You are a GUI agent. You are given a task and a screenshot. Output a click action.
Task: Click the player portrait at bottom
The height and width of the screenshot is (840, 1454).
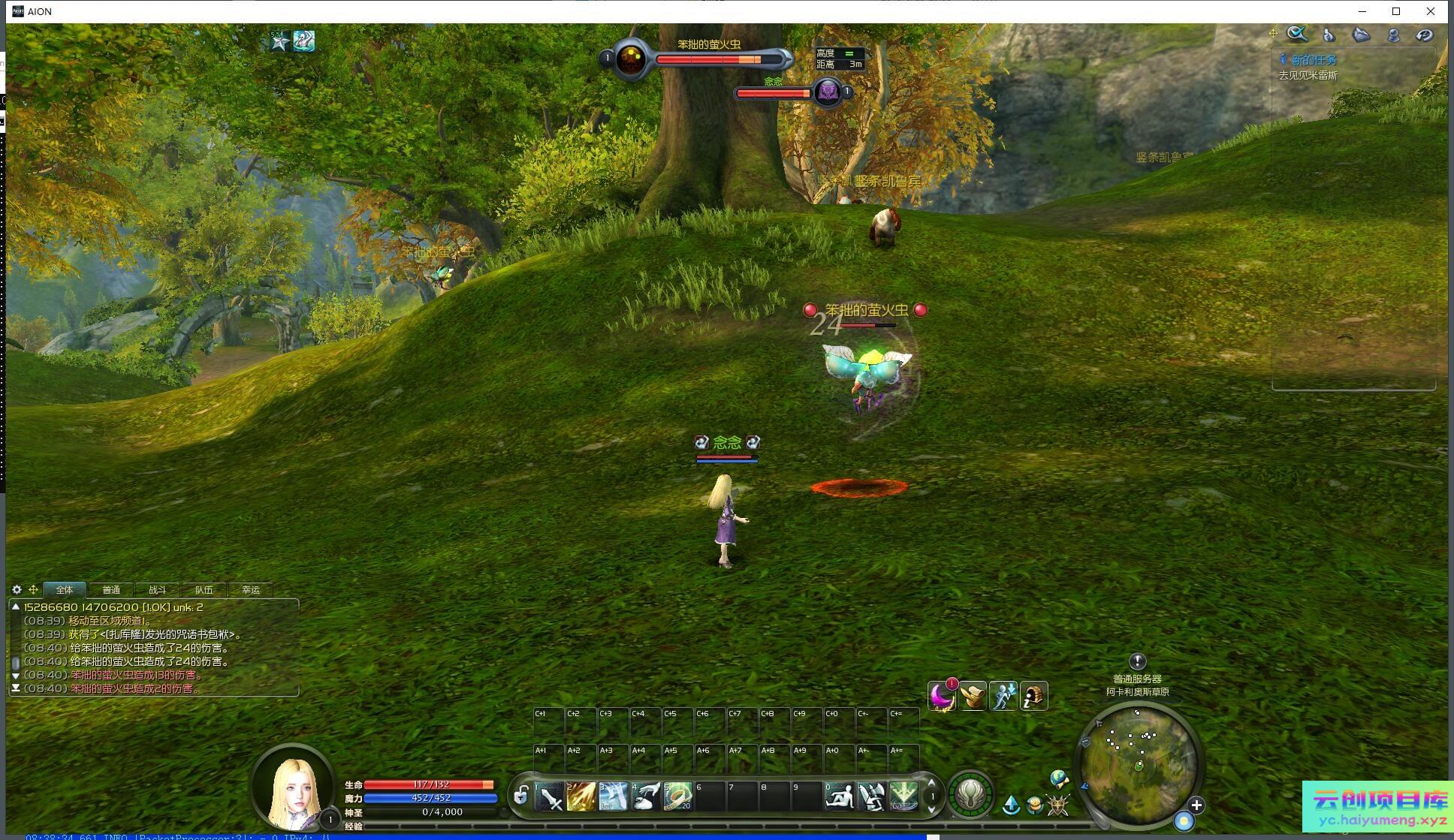click(294, 788)
